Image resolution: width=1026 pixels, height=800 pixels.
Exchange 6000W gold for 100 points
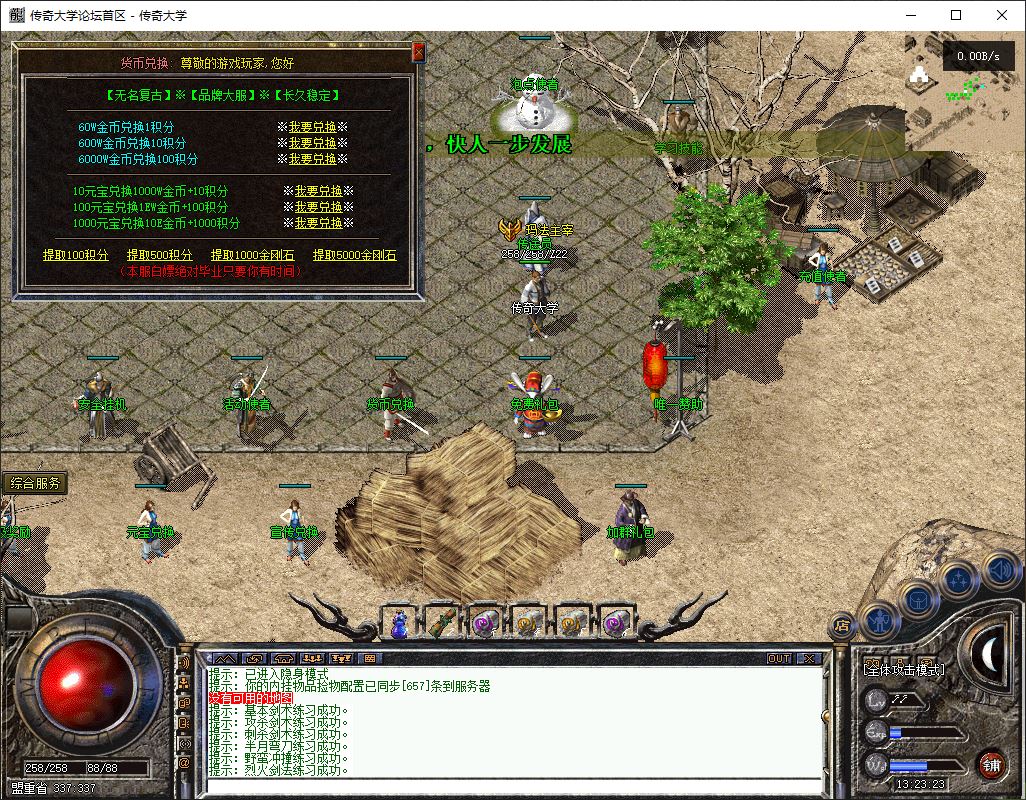[313, 159]
